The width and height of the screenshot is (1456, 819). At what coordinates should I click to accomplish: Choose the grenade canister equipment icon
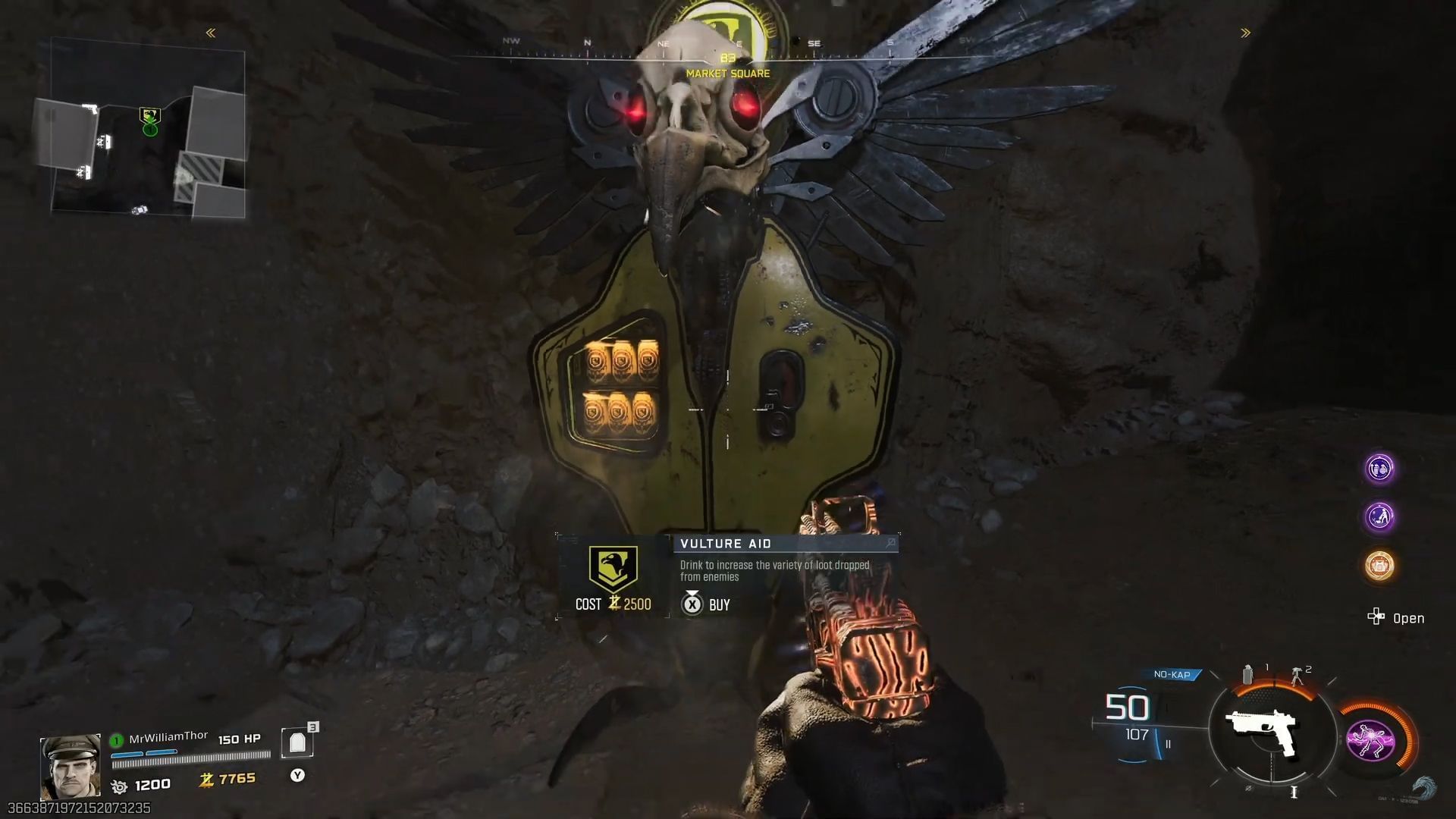coord(1248,674)
